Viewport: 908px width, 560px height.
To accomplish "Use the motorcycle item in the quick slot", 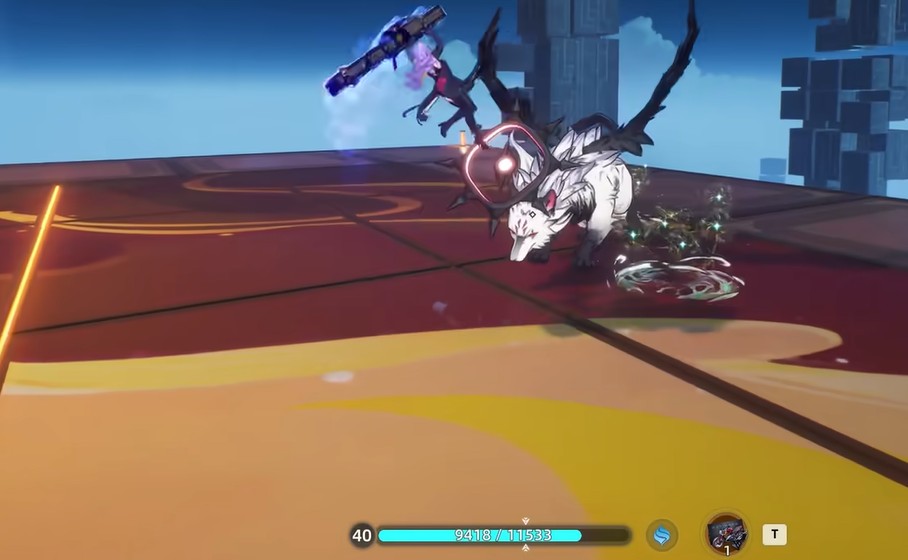I will 725,533.
